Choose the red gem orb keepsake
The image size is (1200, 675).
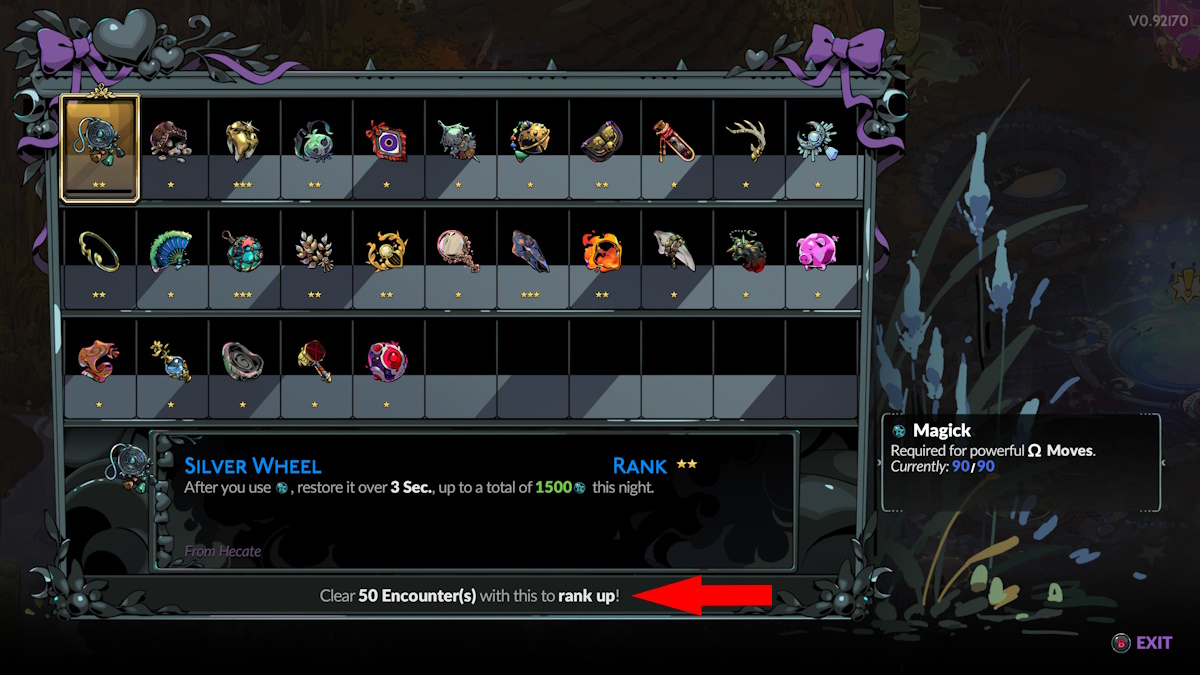(388, 361)
